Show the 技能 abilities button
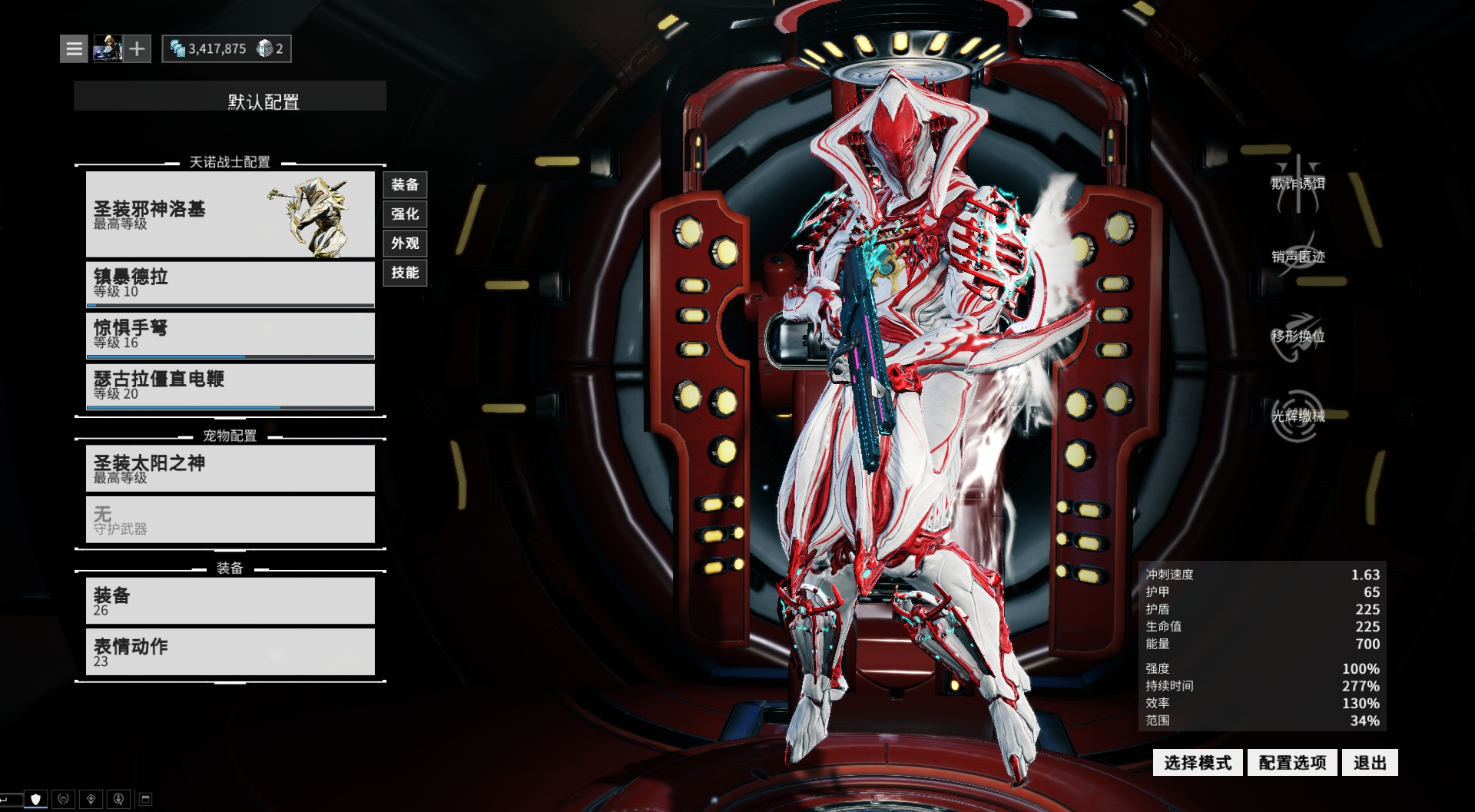The height and width of the screenshot is (812, 1475). [405, 273]
